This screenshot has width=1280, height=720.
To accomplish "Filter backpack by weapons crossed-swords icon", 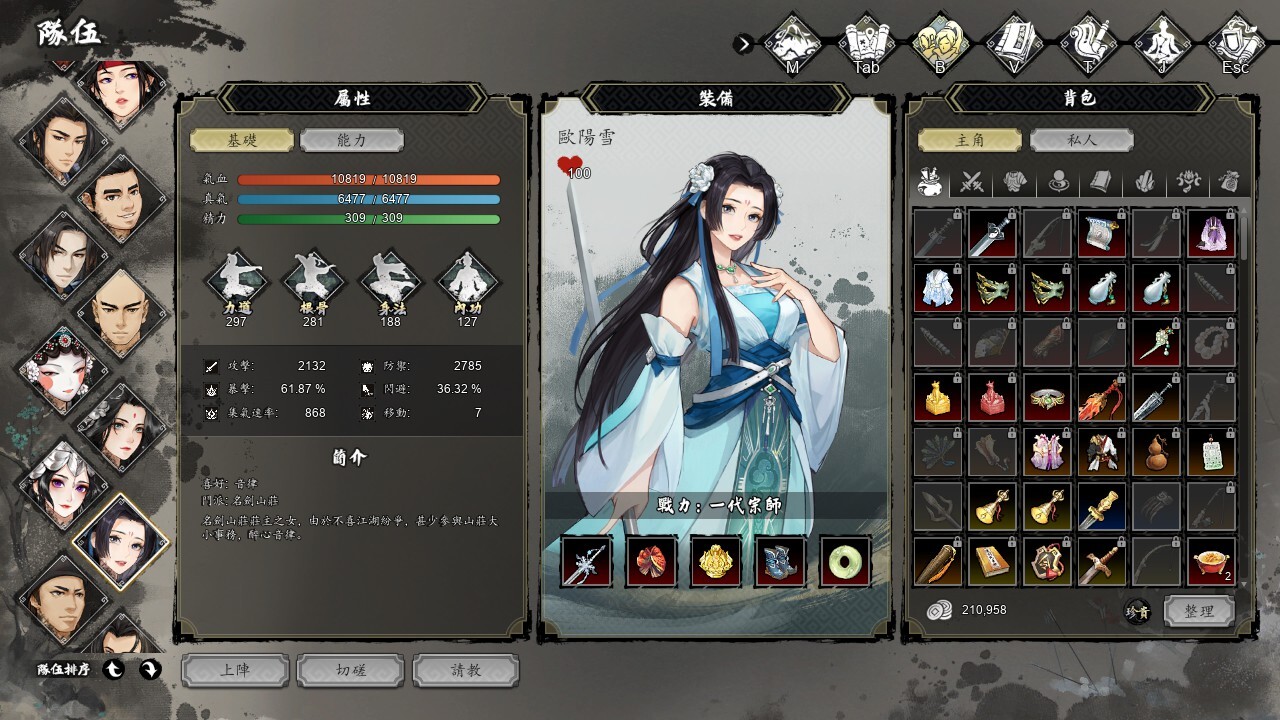I will coord(972,182).
